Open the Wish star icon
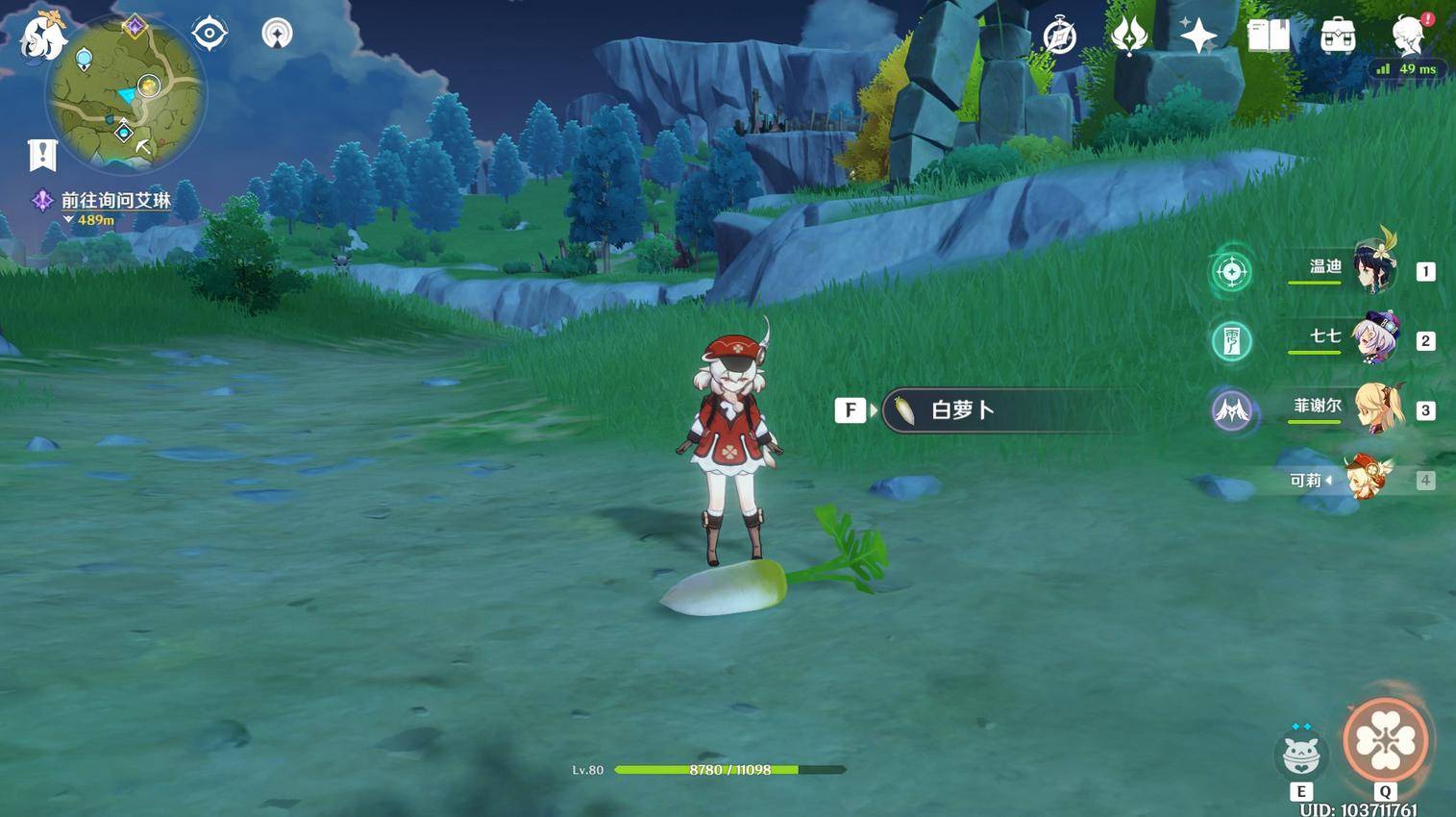The image size is (1456, 817). 1198,37
